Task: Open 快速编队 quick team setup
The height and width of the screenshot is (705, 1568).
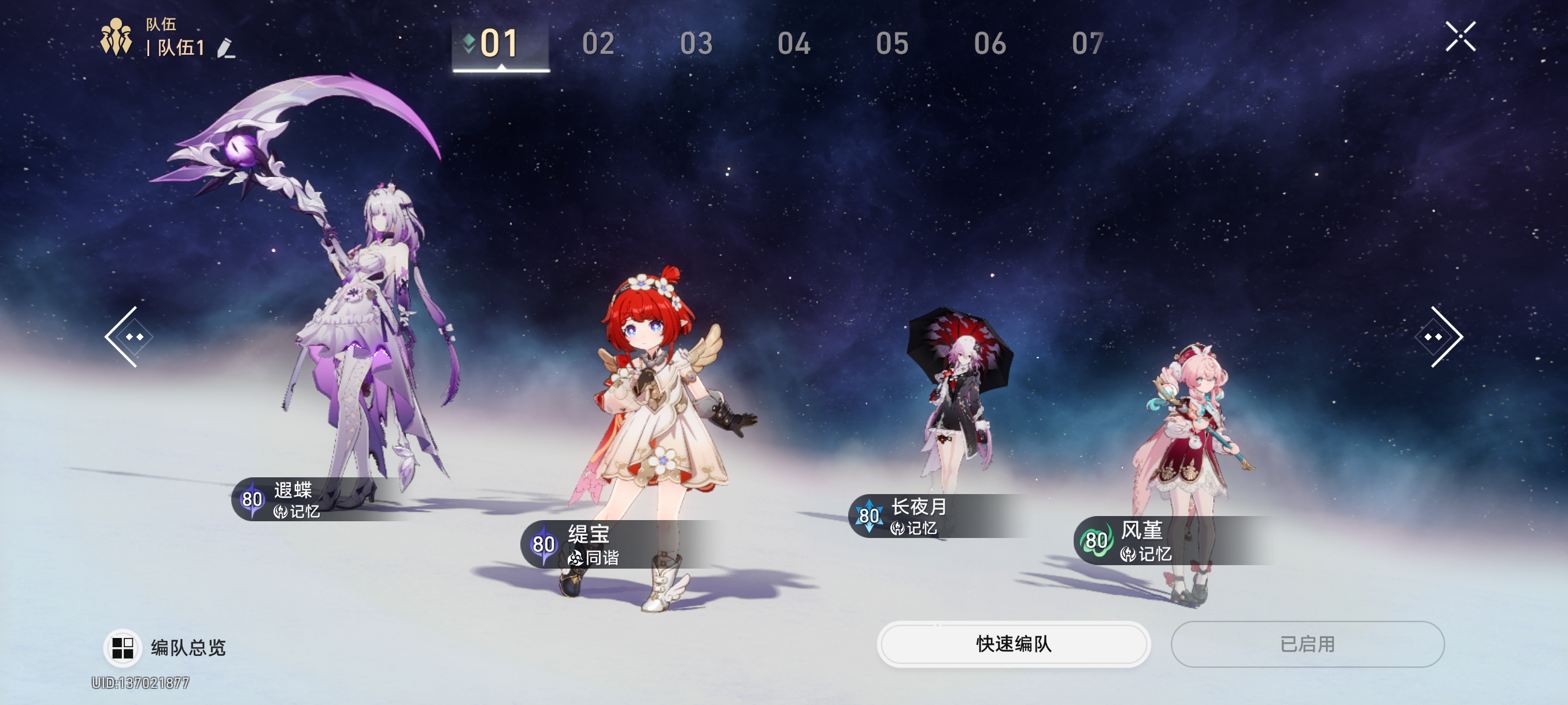Action: point(1013,644)
